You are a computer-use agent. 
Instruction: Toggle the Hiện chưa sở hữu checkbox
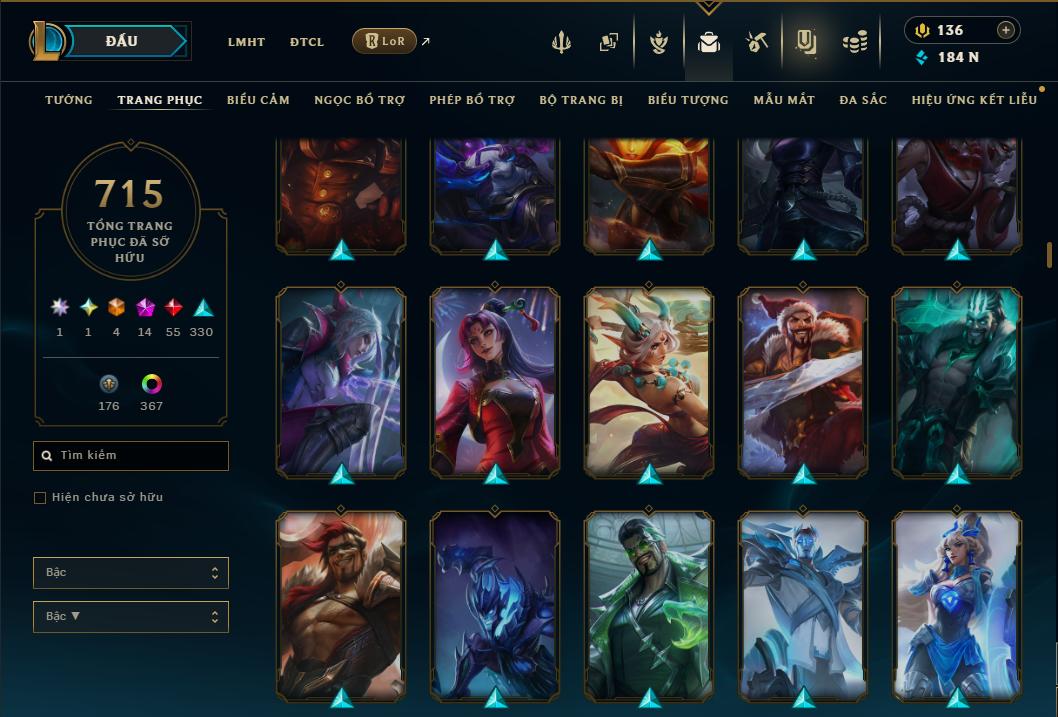40,498
